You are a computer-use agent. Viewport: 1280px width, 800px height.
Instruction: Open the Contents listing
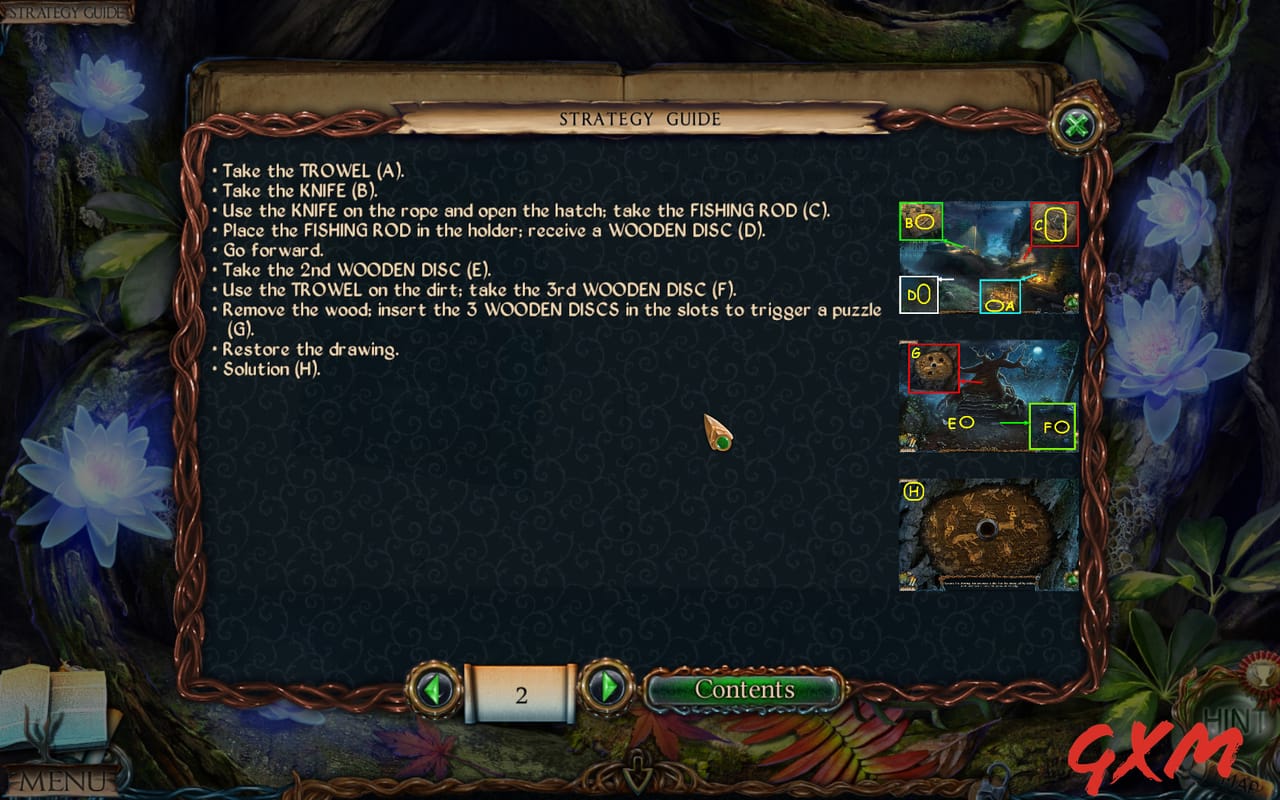pyautogui.click(x=745, y=689)
